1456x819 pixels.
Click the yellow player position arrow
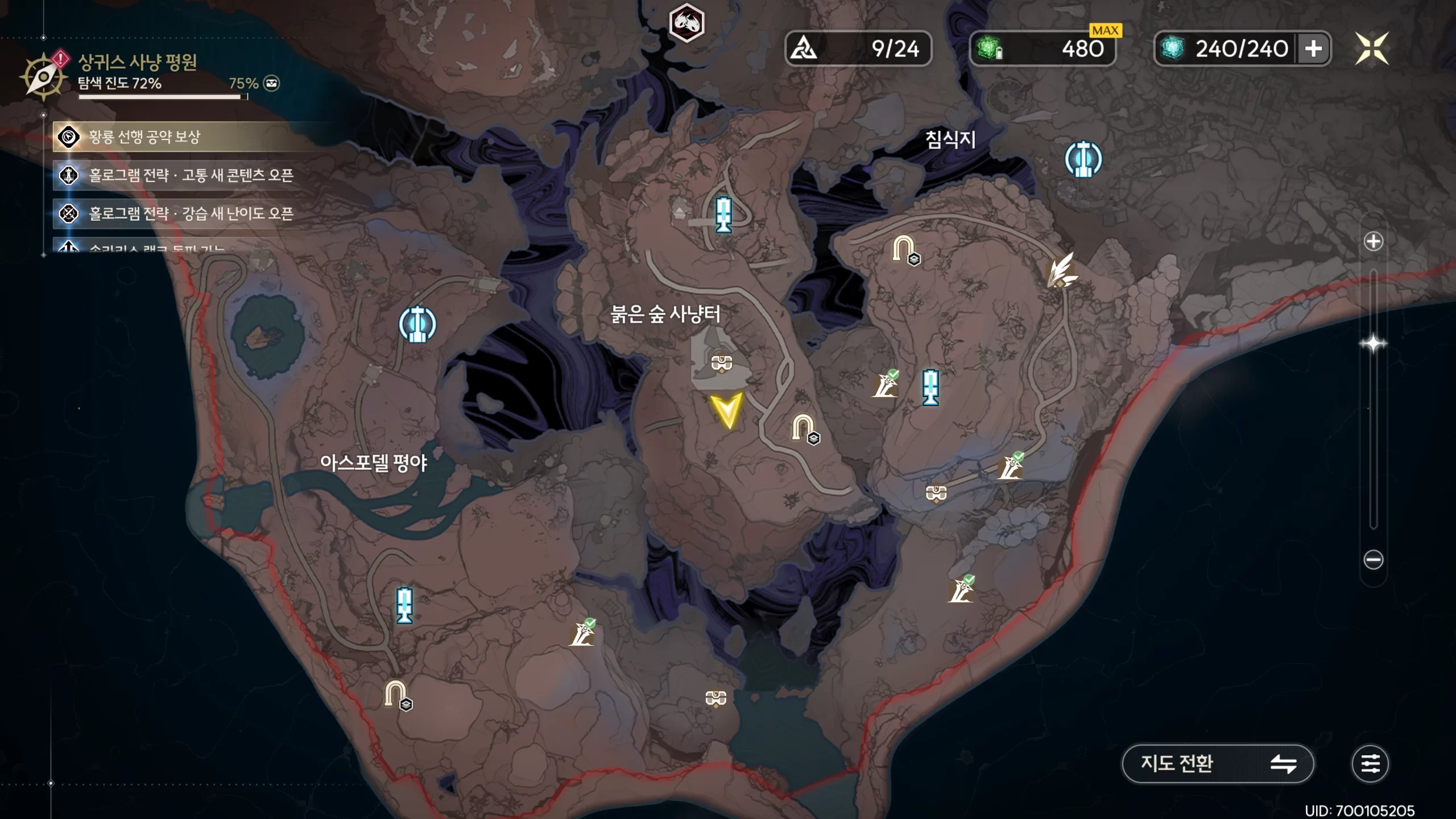[x=726, y=410]
